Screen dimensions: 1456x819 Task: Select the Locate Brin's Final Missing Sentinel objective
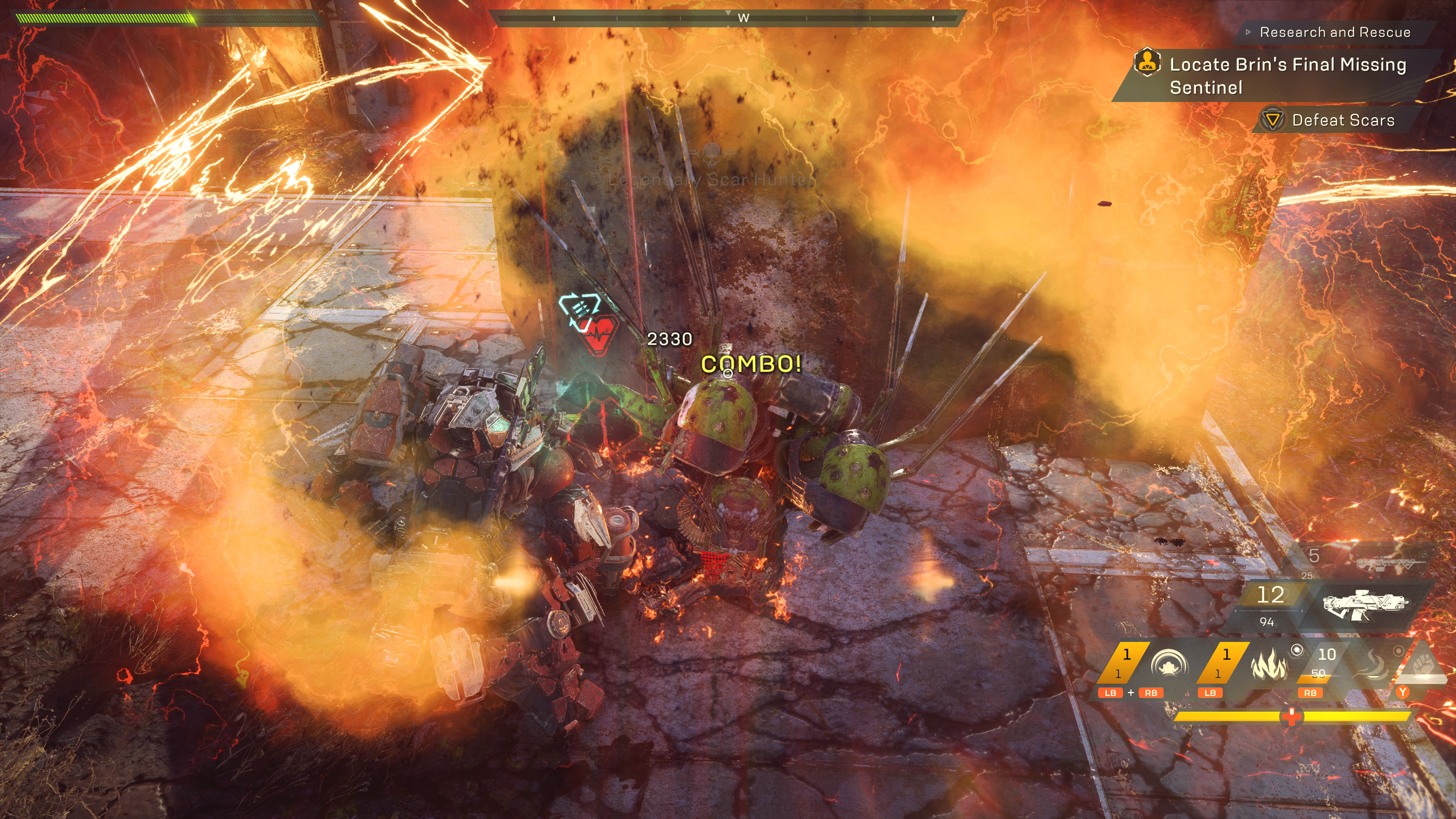(x=1287, y=76)
